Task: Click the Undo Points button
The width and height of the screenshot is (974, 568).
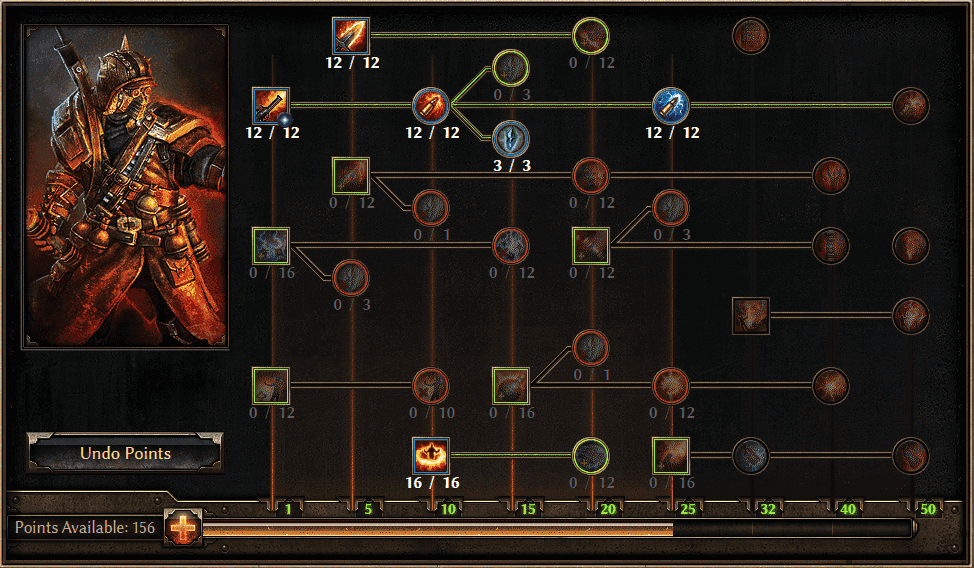Action: coord(125,453)
